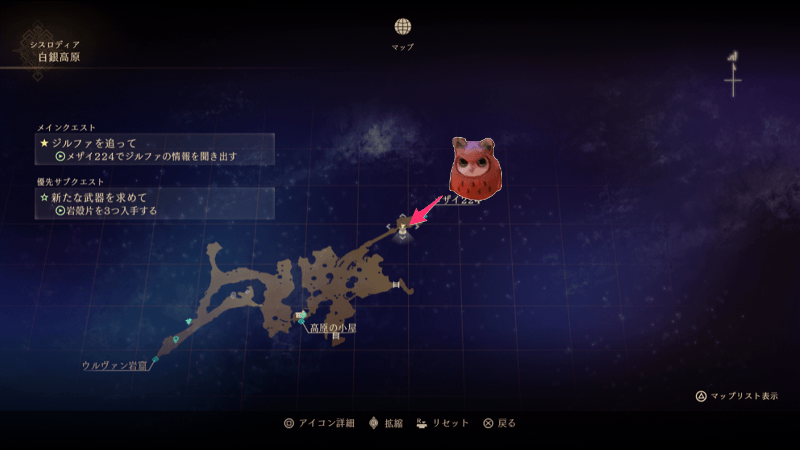Show the map list via マップリスト表示
Screen dimensions: 800x450
click(x=736, y=396)
